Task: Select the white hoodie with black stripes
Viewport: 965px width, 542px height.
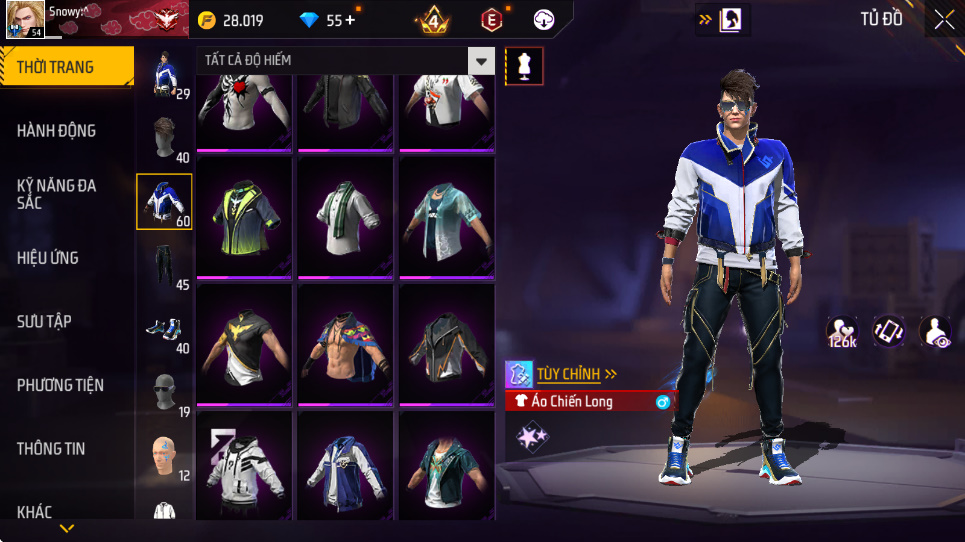Action: coord(244,466)
